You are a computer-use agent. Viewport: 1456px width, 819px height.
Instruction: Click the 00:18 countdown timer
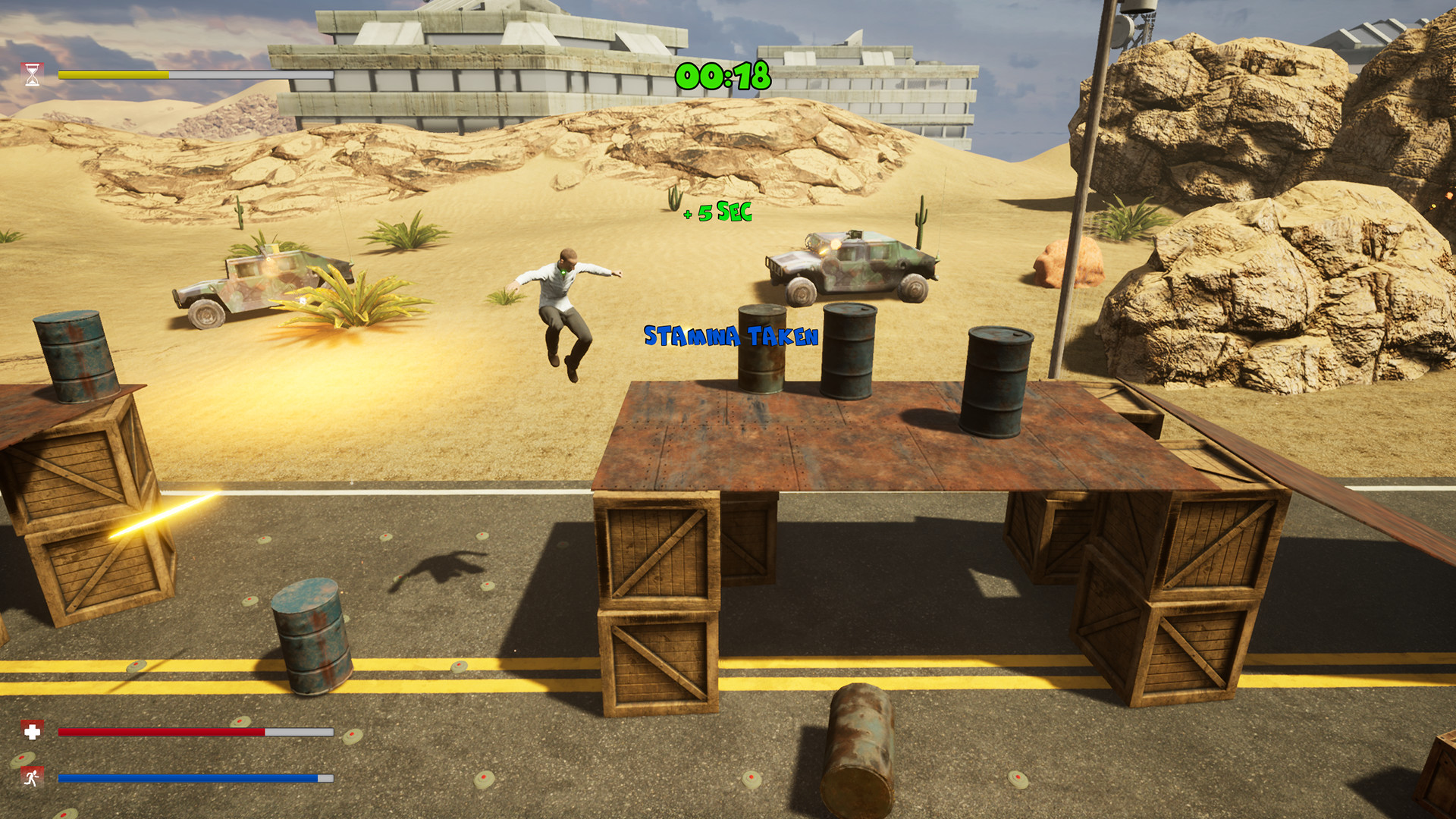point(723,76)
